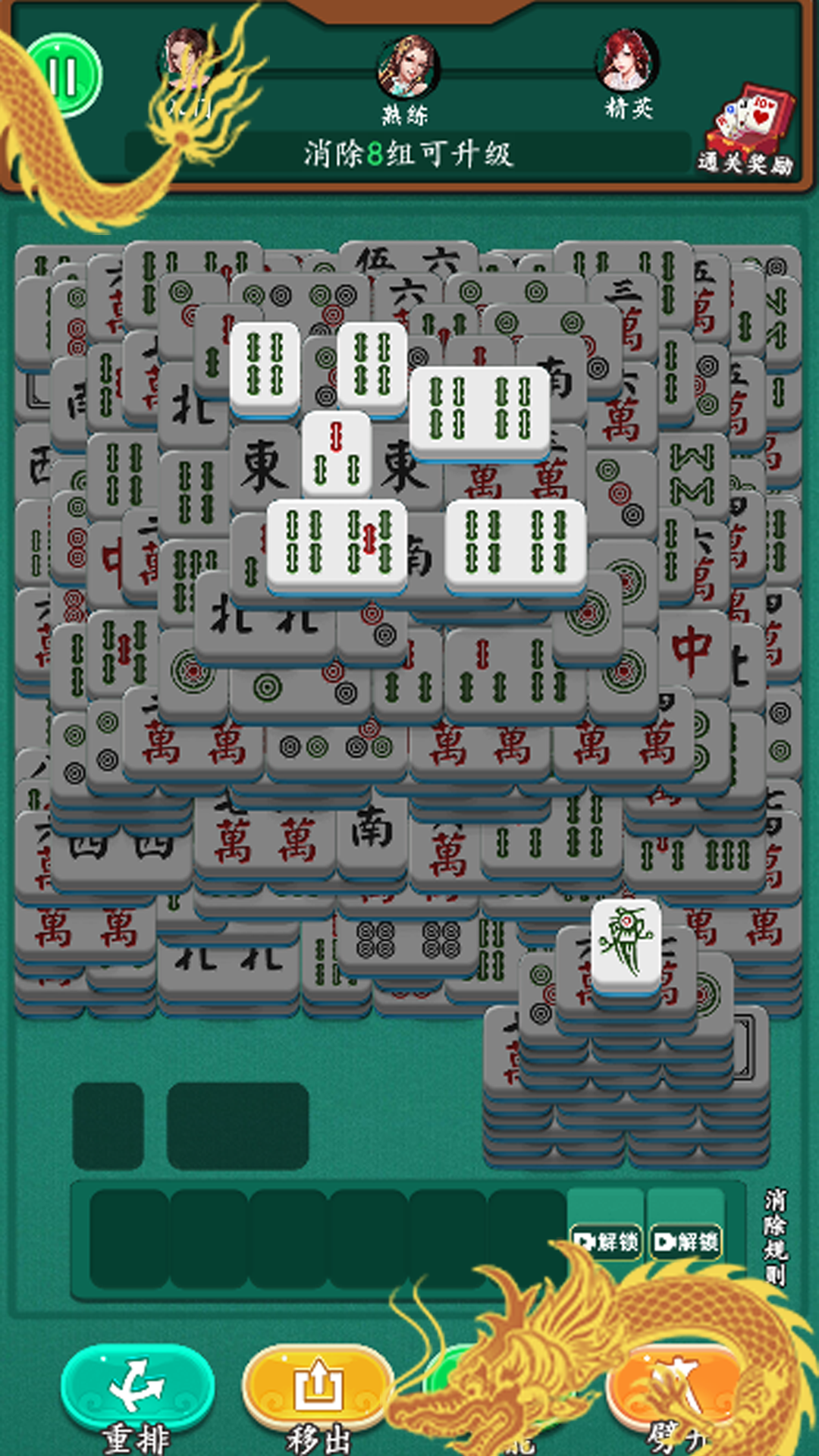Viewport: 819px width, 1456px height.
Task: Pause the game with the green button
Action: (64, 75)
